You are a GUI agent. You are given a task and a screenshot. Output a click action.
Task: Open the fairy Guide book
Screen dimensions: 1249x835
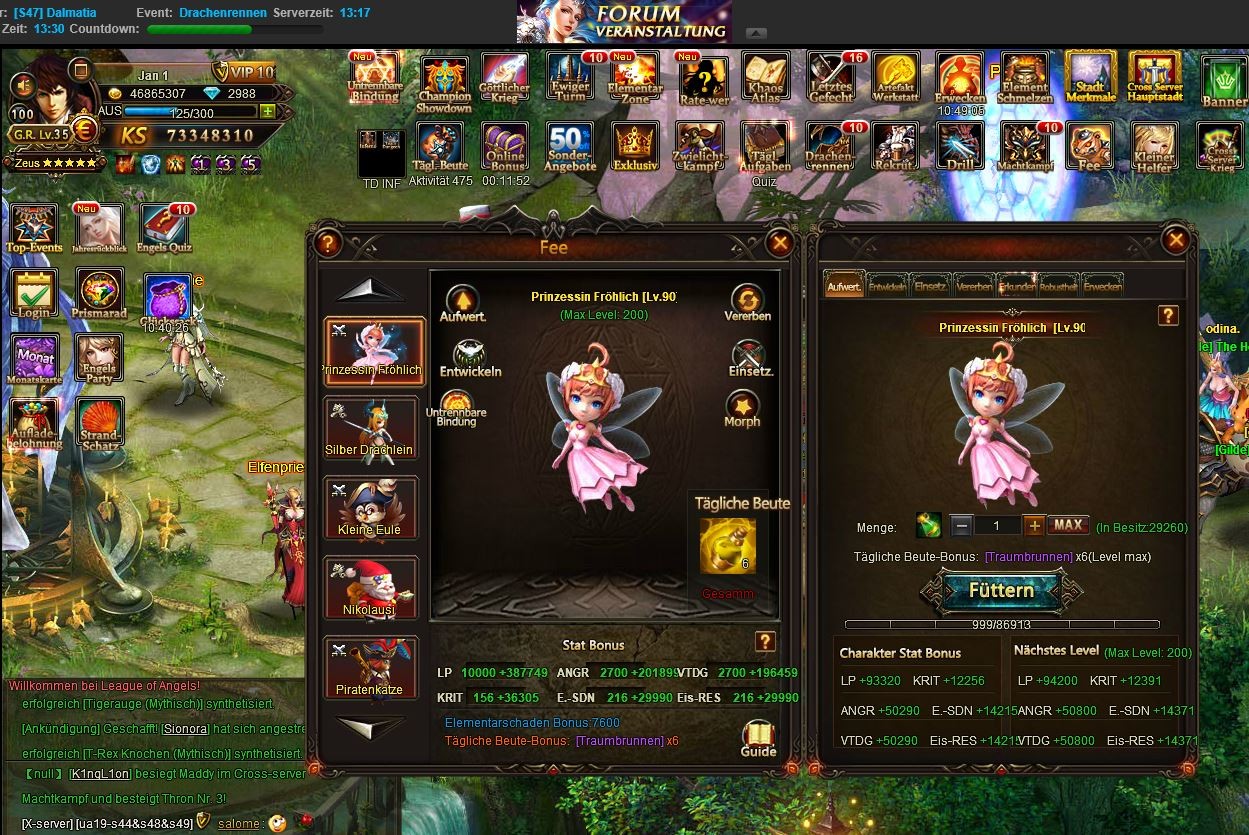758,738
